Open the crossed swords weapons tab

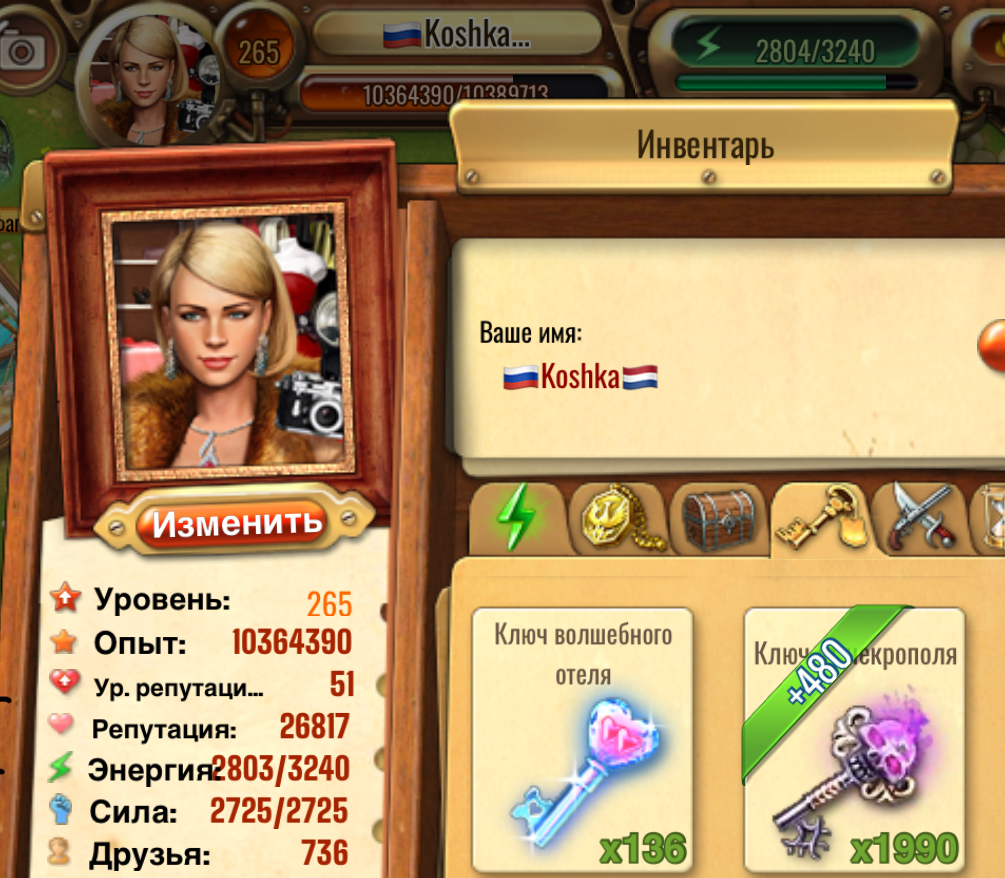[x=920, y=517]
